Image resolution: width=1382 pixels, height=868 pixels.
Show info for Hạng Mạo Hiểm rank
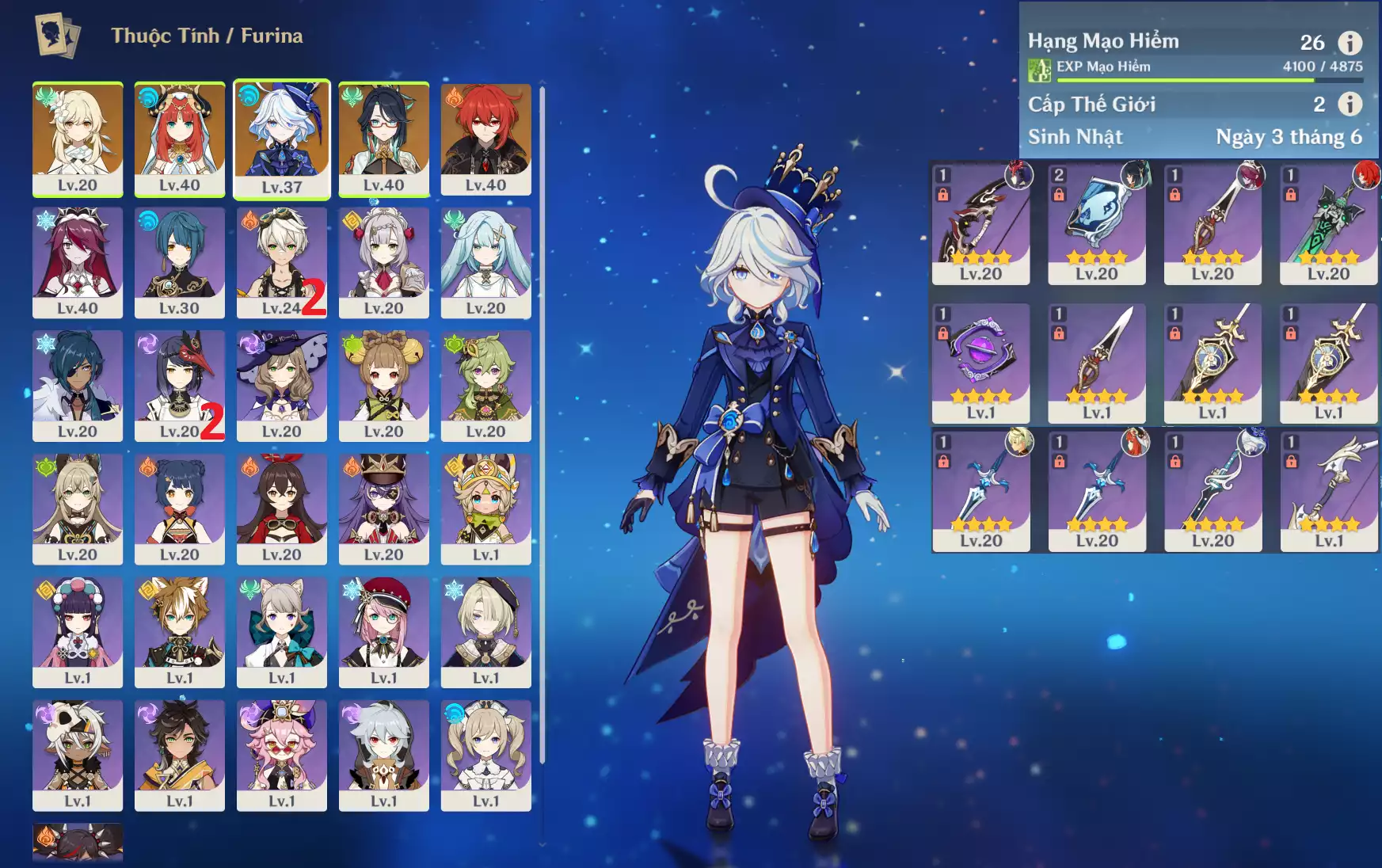click(x=1350, y=42)
